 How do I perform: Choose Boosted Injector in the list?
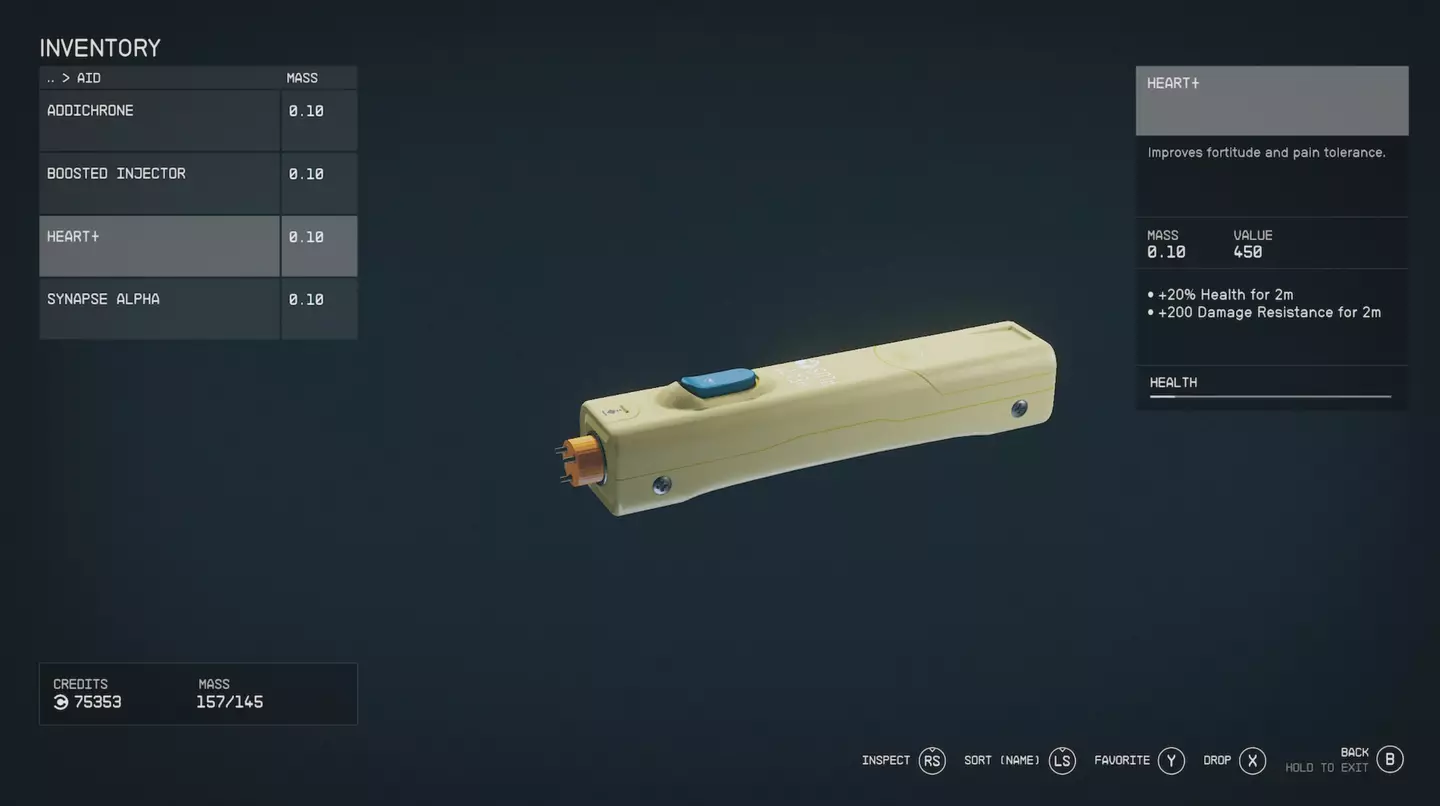coord(160,183)
